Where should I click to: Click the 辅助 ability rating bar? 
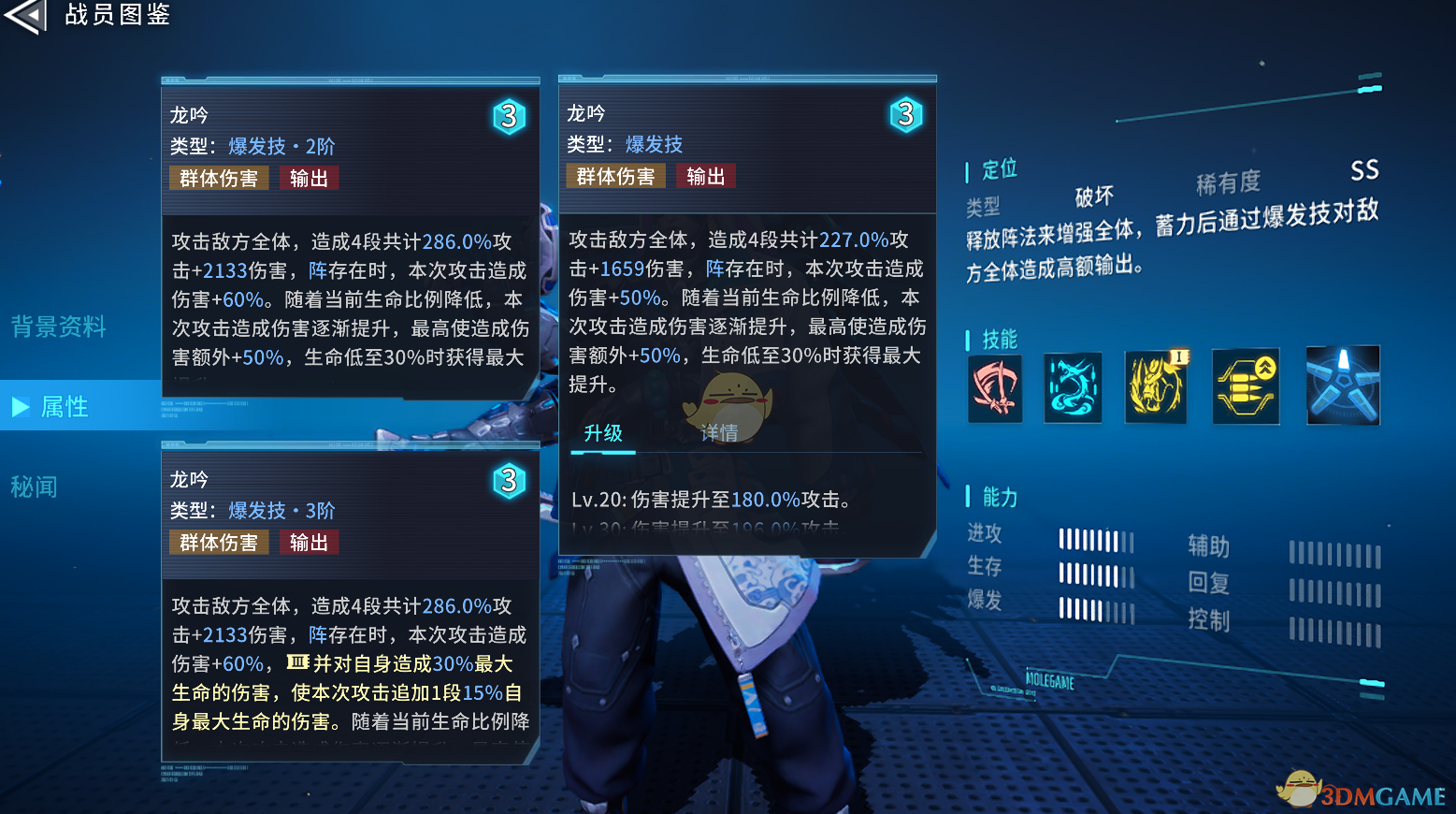(1335, 554)
